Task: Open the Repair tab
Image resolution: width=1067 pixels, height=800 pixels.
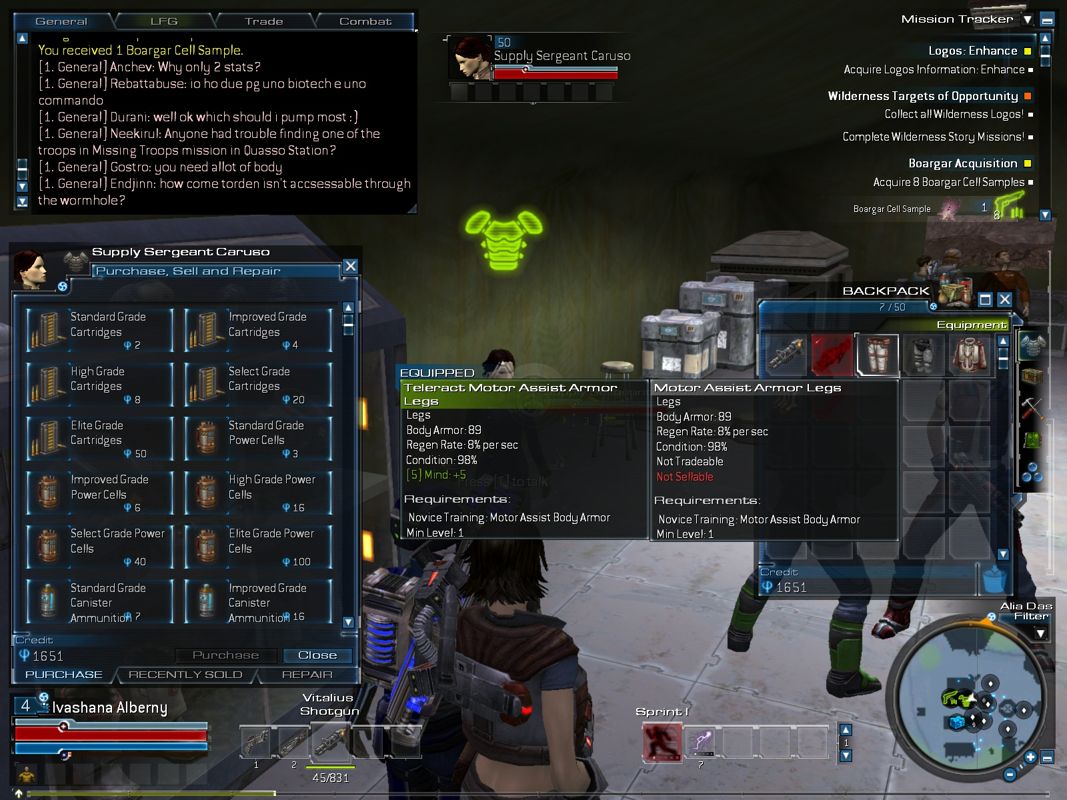Action: [x=307, y=675]
